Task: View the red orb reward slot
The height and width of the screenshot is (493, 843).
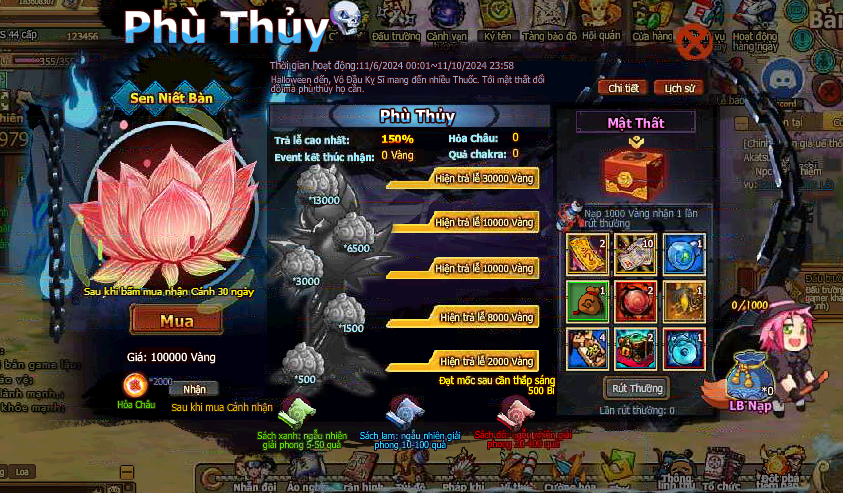Action: click(x=635, y=299)
